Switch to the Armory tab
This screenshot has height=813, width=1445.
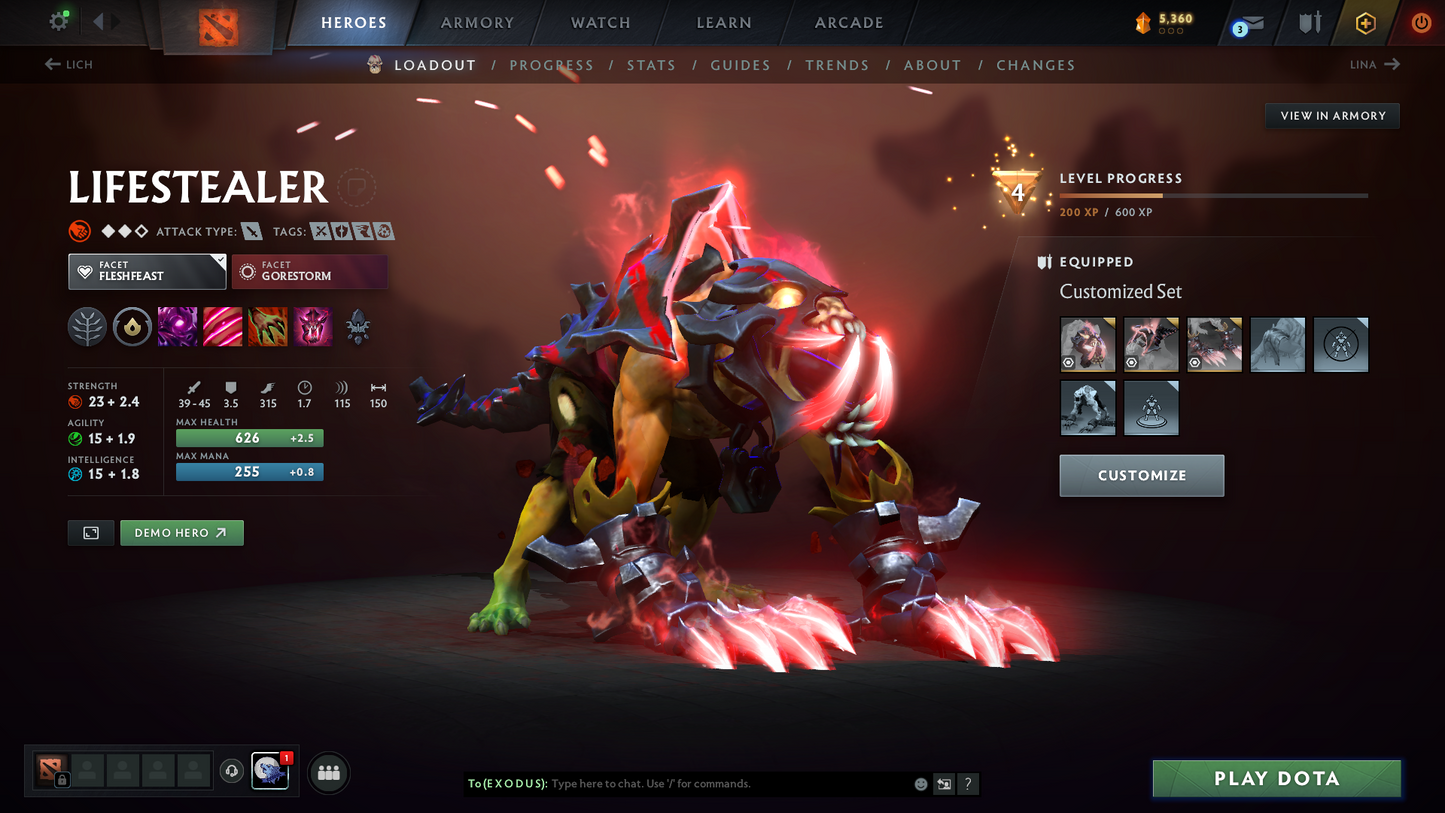(x=477, y=23)
